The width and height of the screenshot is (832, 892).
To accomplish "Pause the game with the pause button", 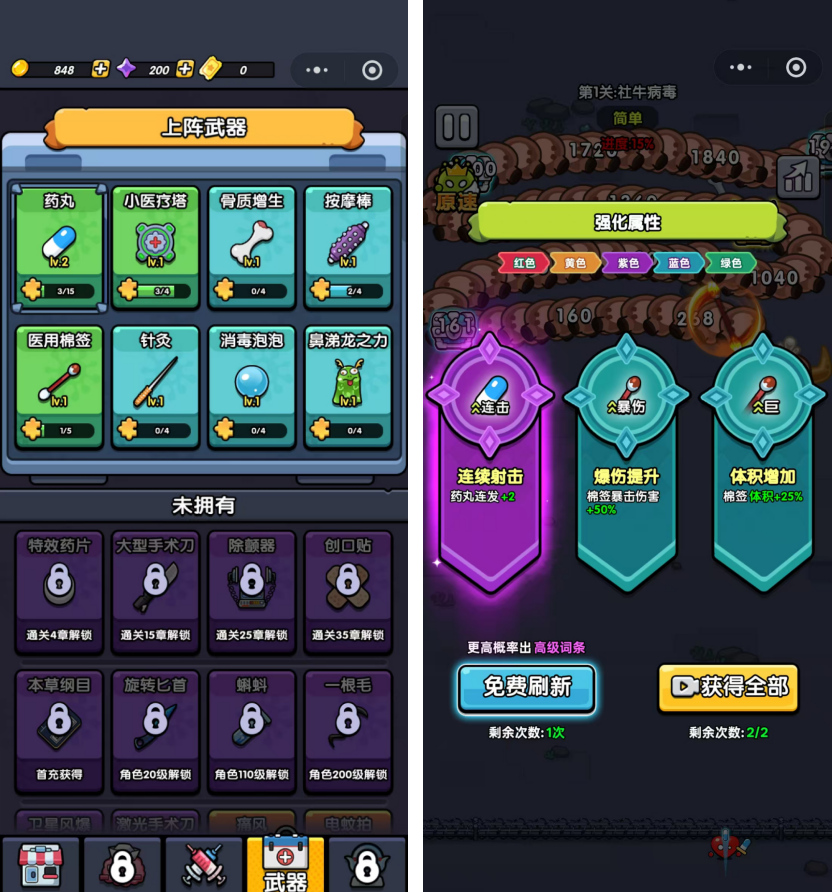I will click(x=456, y=127).
